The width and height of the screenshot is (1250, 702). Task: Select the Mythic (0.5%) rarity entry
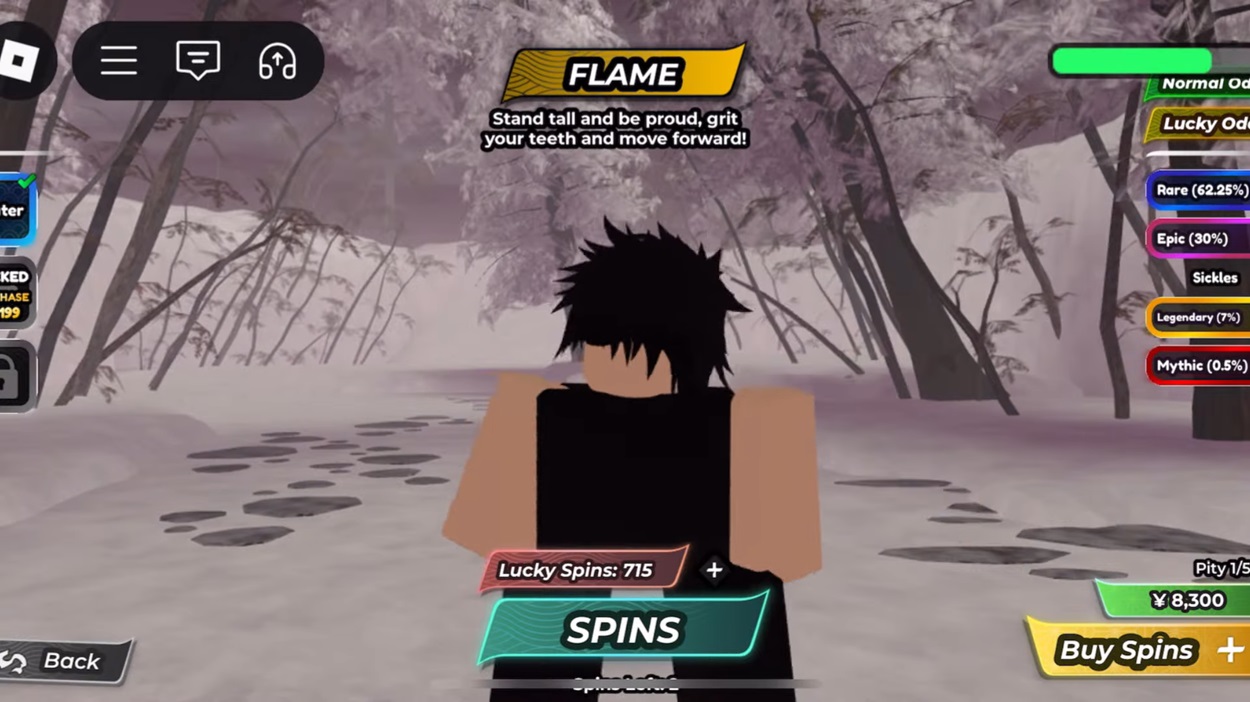pyautogui.click(x=1198, y=366)
